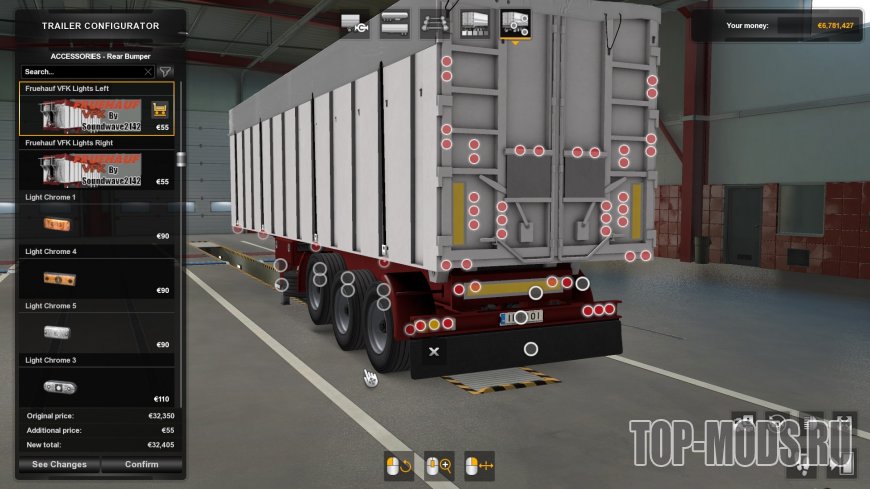The width and height of the screenshot is (870, 489).
Task: Open the trailer body type tab
Action: [395, 23]
